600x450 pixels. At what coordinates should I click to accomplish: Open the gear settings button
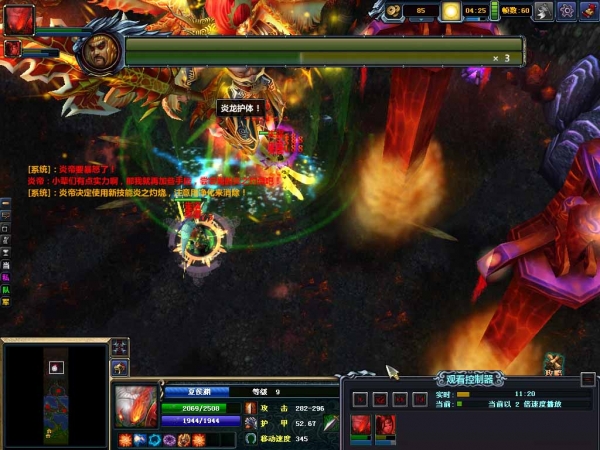pyautogui.click(x=566, y=11)
